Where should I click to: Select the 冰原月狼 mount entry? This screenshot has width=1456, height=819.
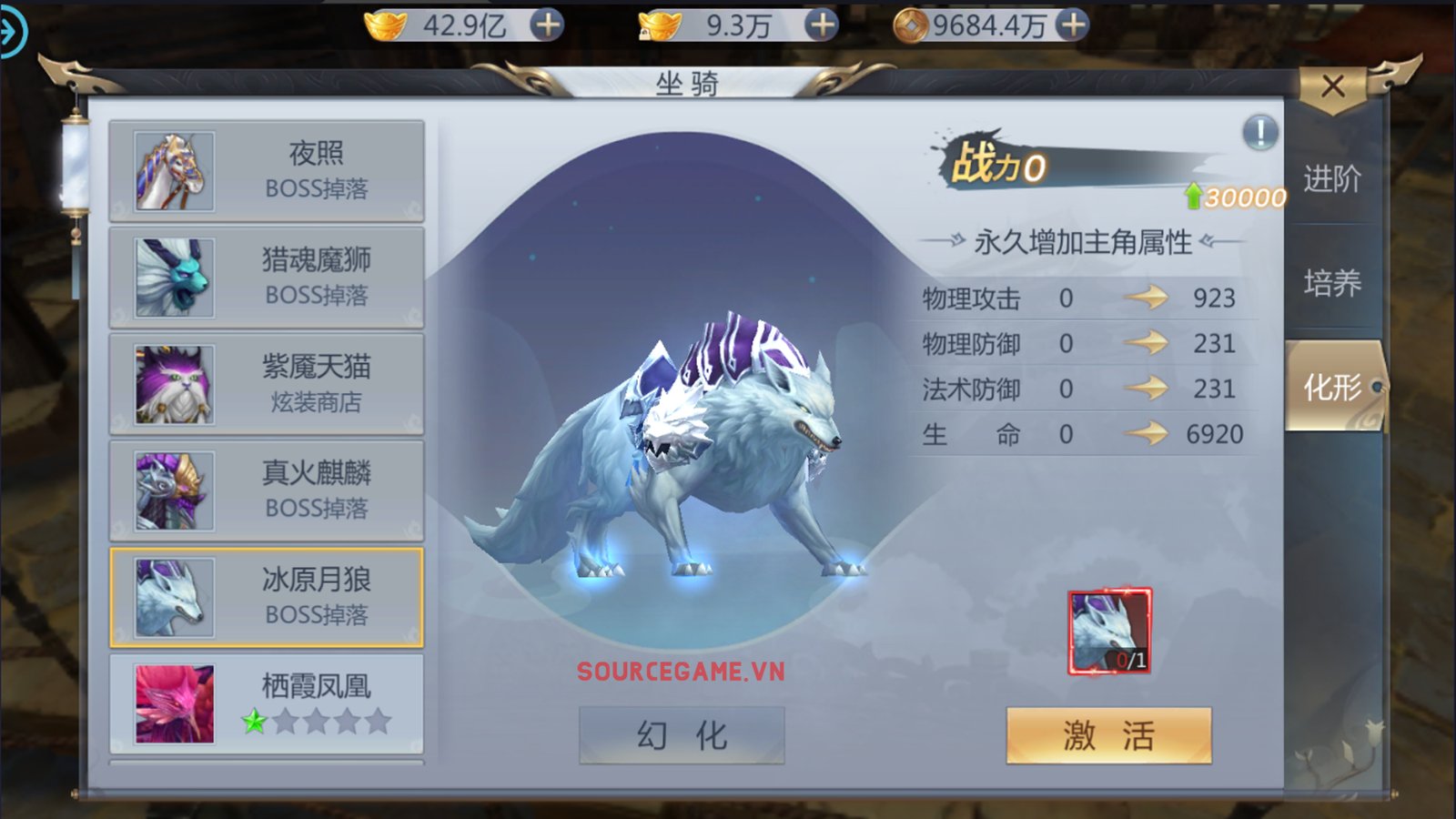tap(267, 597)
